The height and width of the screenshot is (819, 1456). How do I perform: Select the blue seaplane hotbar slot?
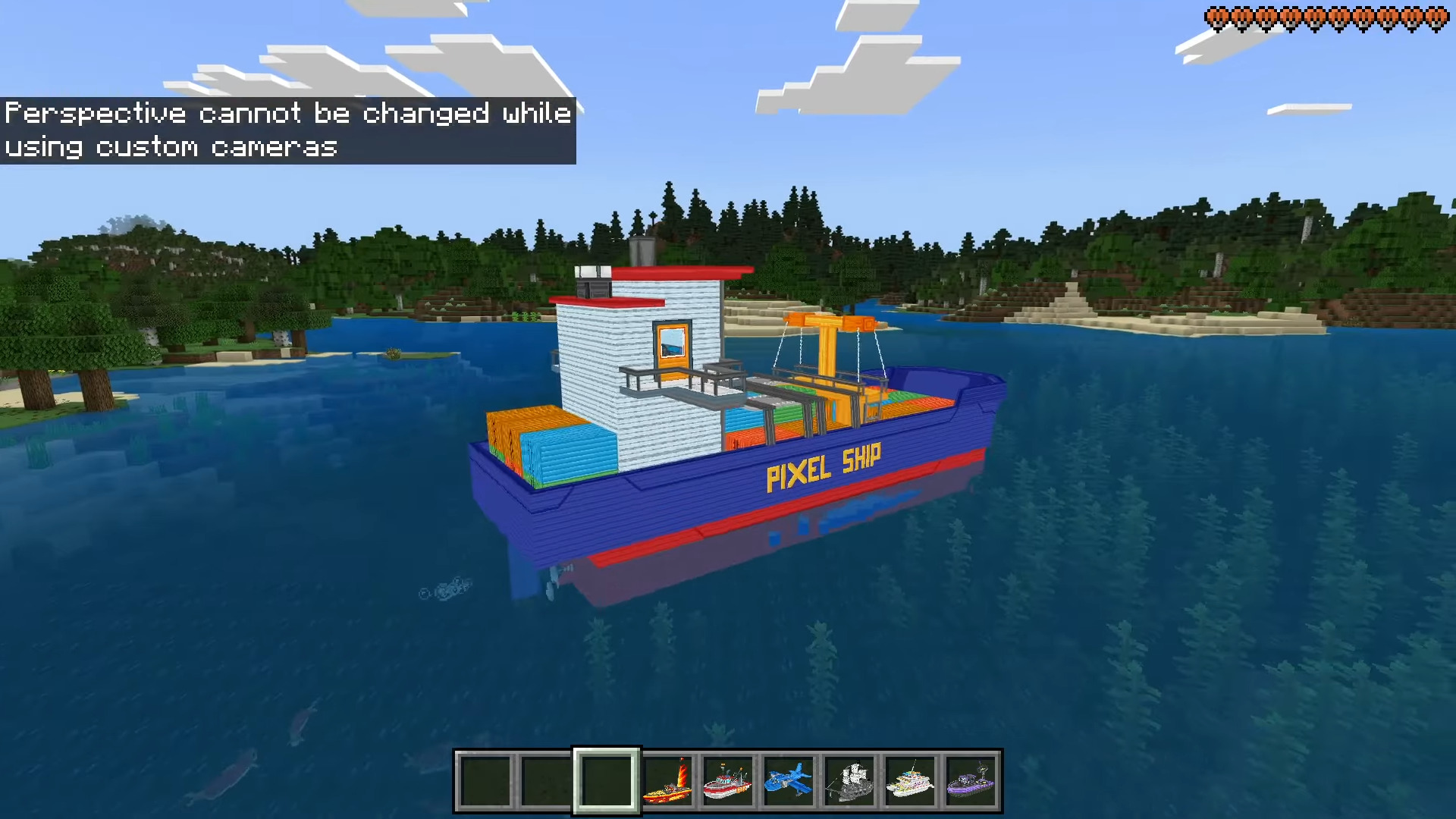[789, 781]
